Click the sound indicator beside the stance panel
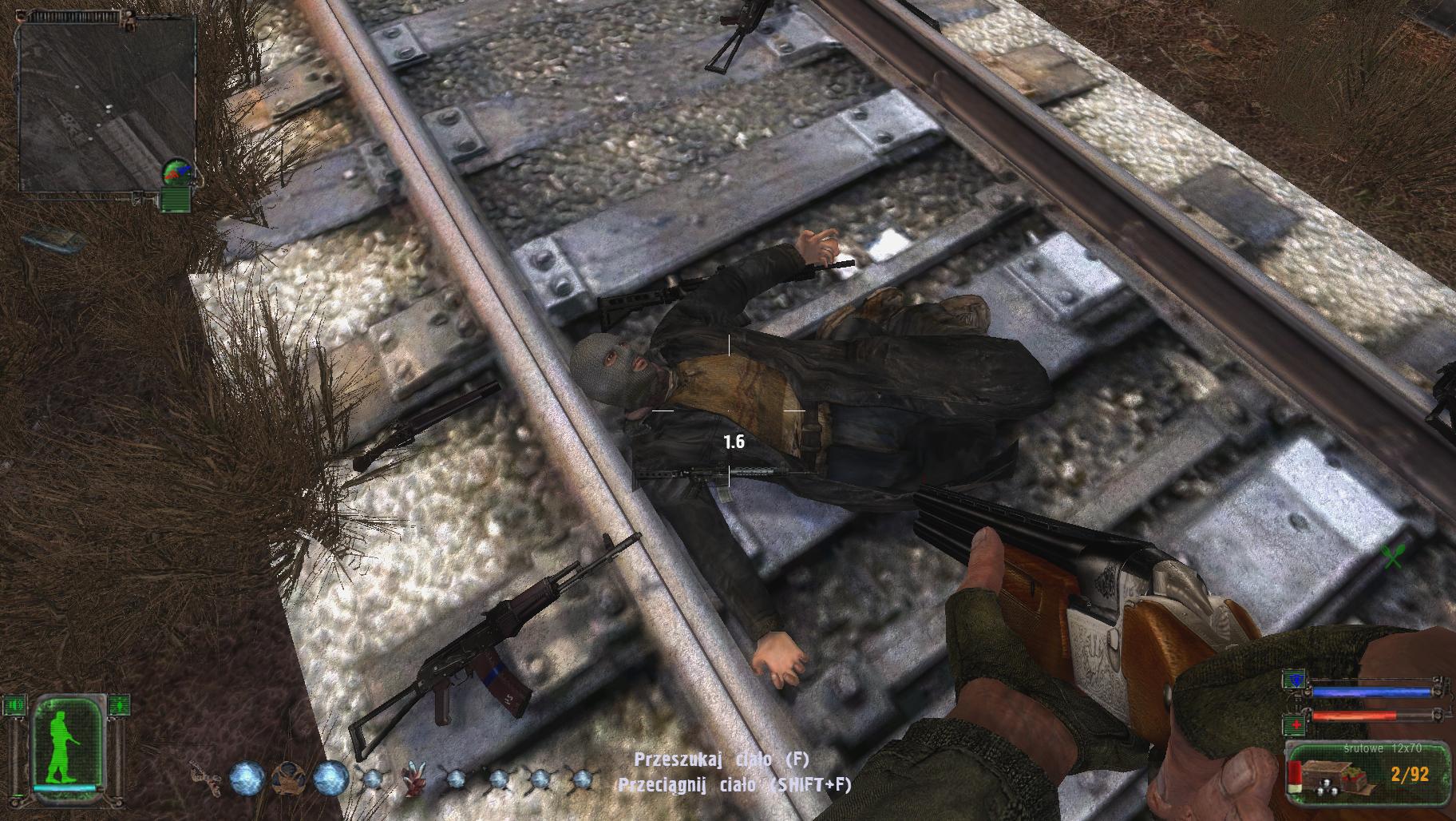This screenshot has height=821, width=1456. 14,705
